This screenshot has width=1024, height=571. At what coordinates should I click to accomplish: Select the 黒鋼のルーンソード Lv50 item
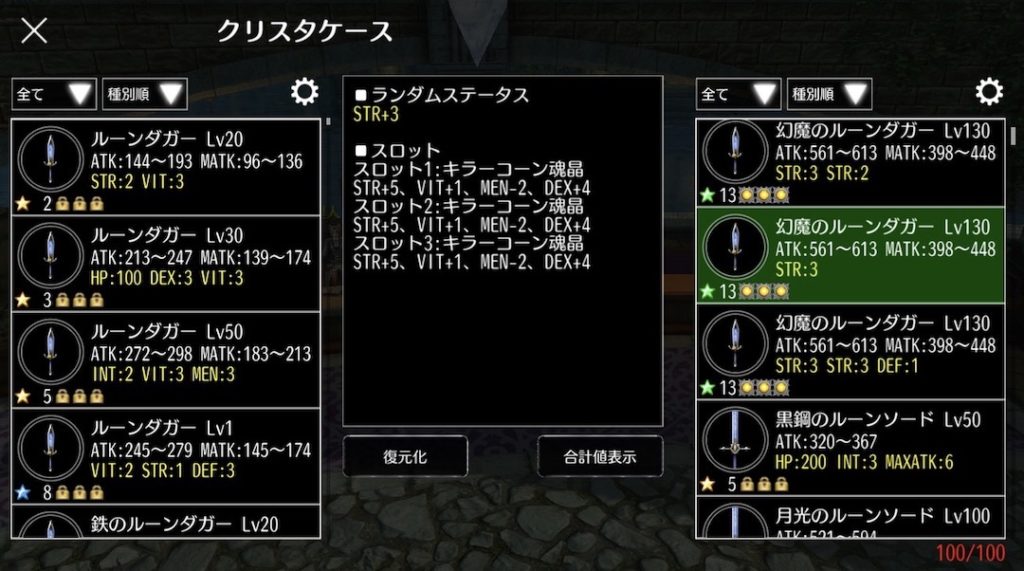[850, 447]
